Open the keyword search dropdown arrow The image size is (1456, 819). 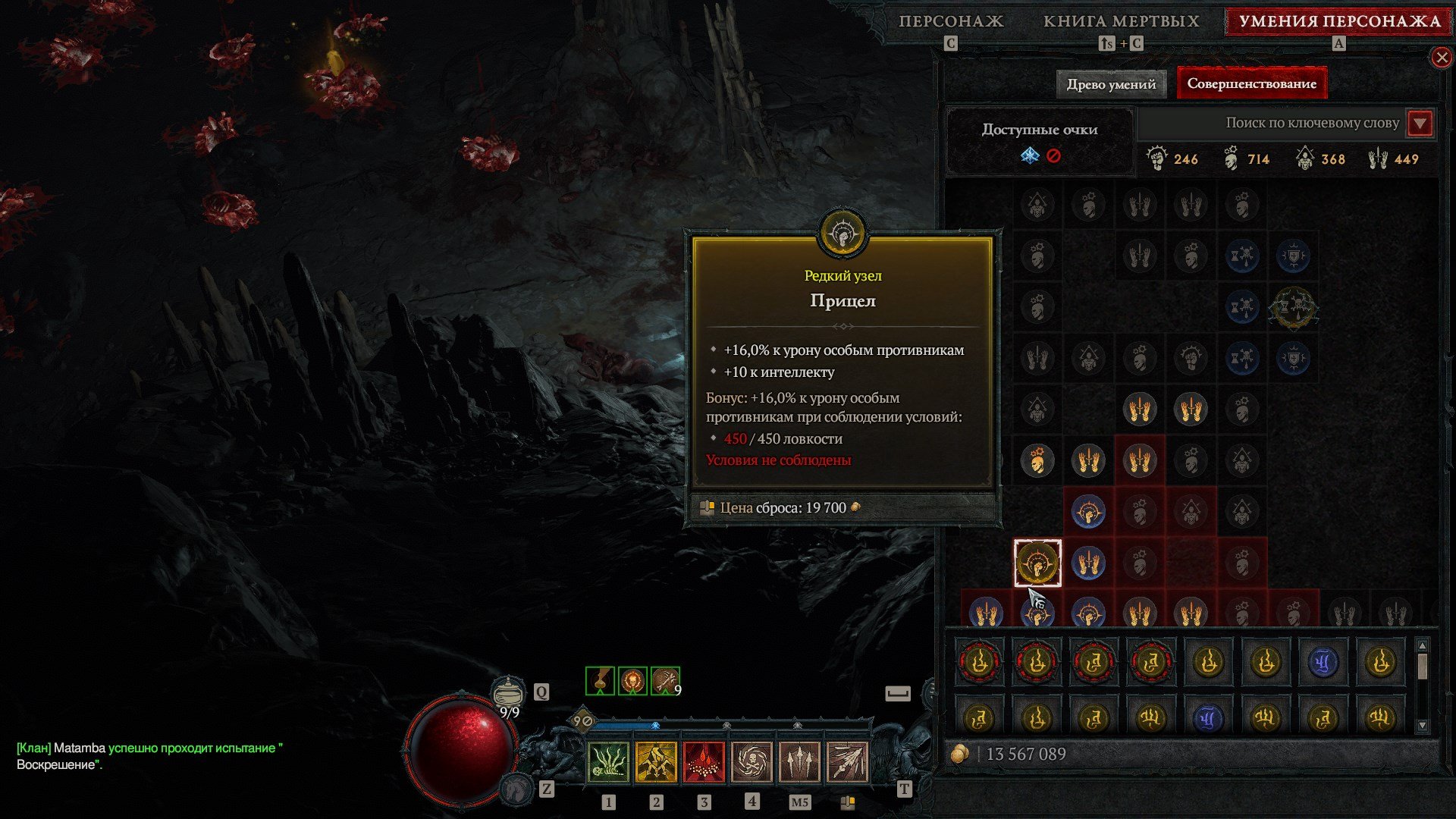tap(1420, 124)
